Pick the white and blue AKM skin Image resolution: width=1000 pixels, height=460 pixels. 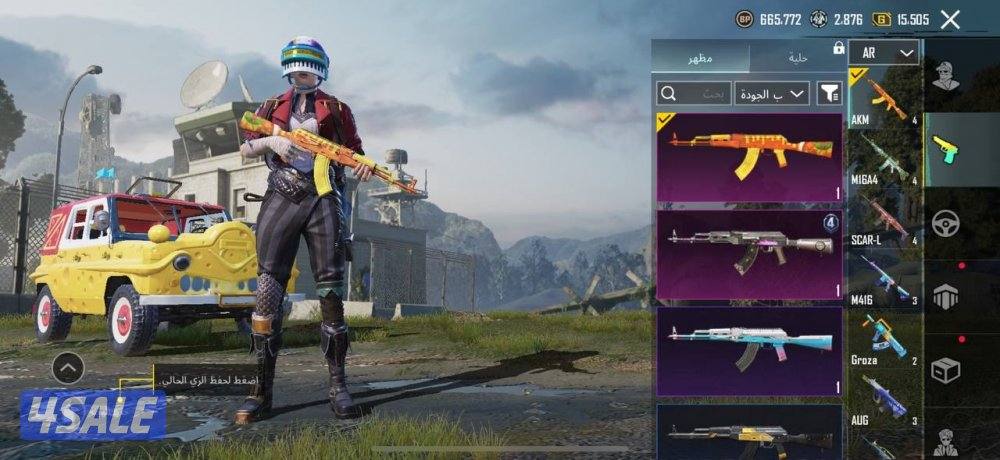pyautogui.click(x=749, y=350)
